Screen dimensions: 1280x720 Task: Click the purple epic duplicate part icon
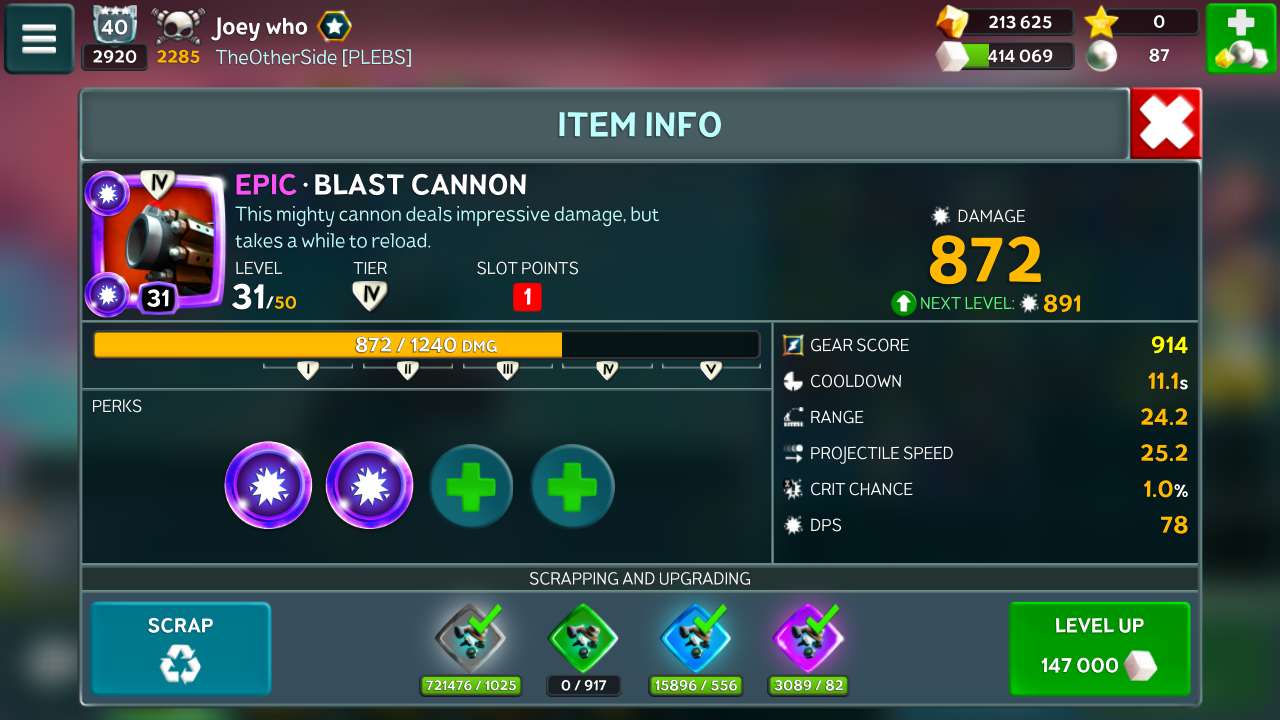pos(808,638)
